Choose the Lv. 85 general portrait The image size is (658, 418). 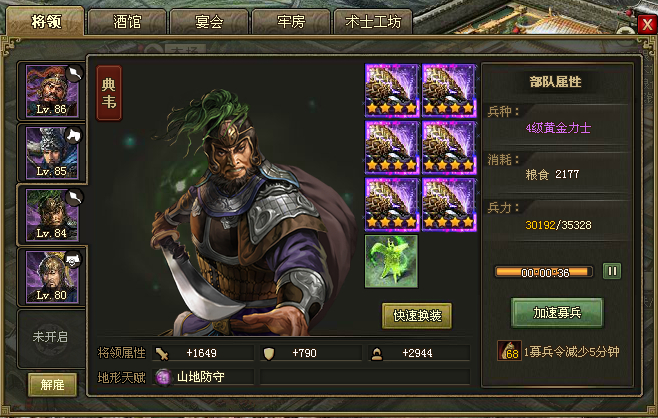click(52, 153)
